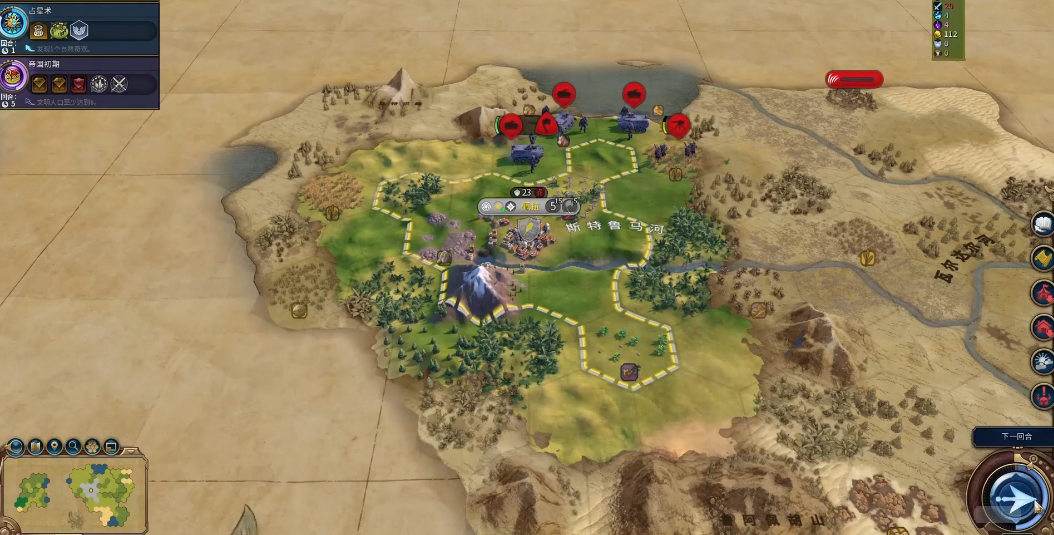Viewport: 1054px width, 535px height.
Task: Toggle the minimap globe strategic view button
Action: pos(16,446)
